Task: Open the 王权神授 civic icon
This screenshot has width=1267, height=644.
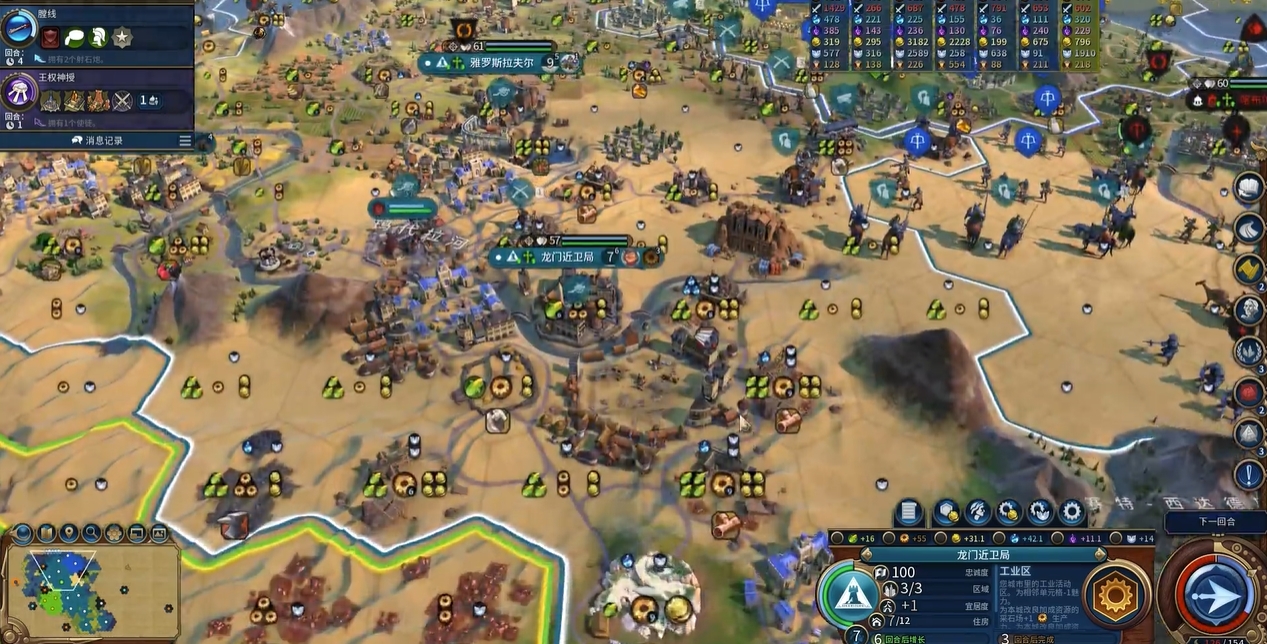Action: [x=18, y=93]
